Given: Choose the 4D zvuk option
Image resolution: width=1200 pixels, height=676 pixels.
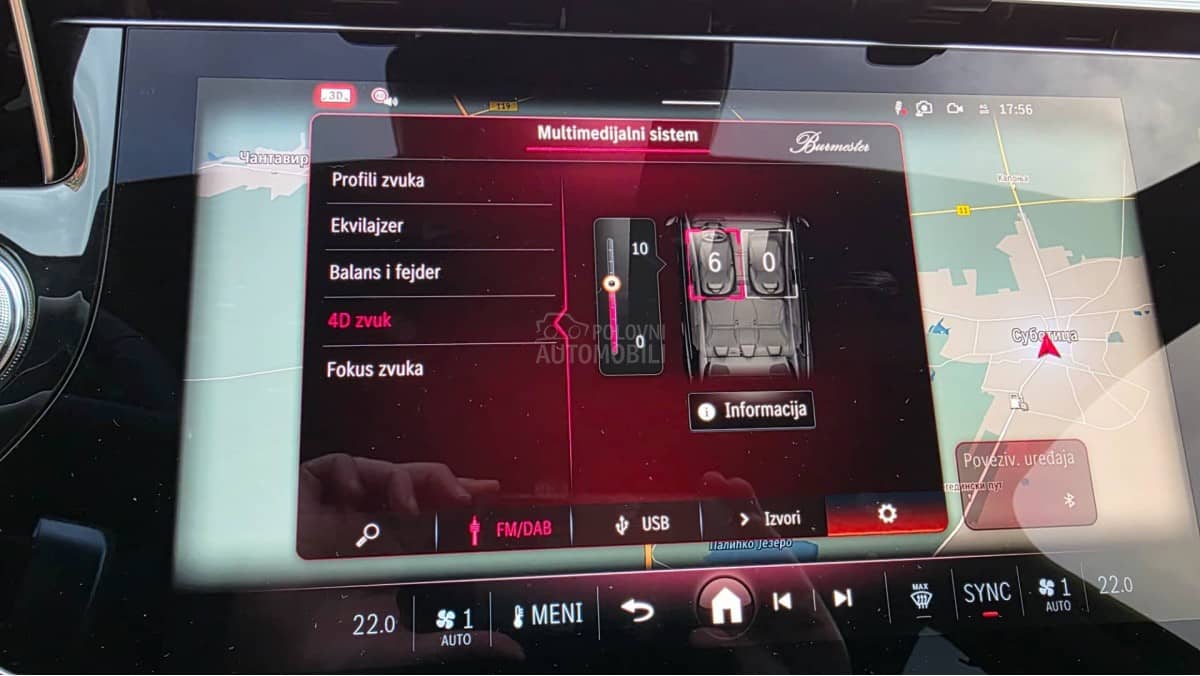Looking at the screenshot, I should click(360, 321).
